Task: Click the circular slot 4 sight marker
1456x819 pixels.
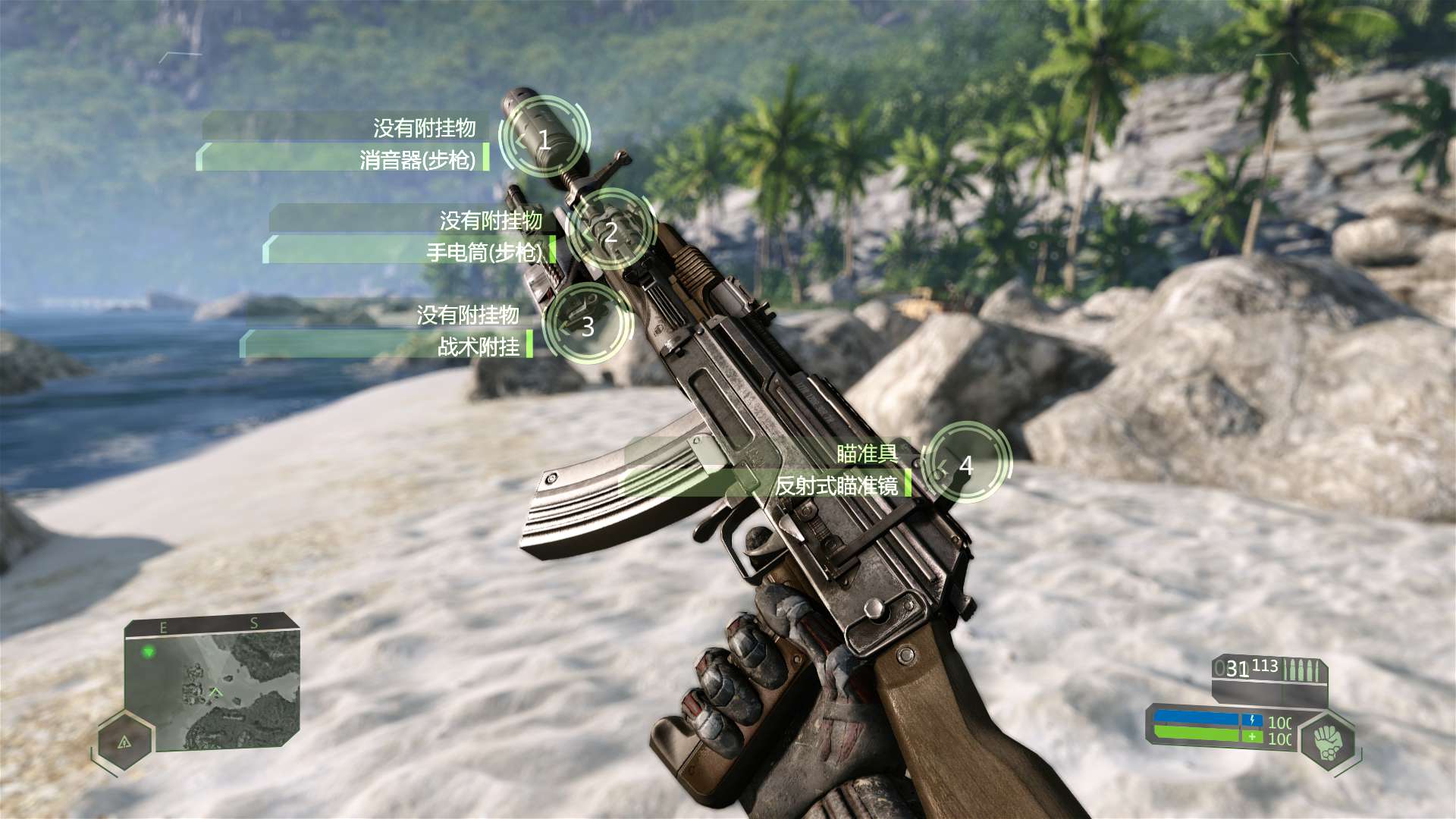Action: coord(966,464)
